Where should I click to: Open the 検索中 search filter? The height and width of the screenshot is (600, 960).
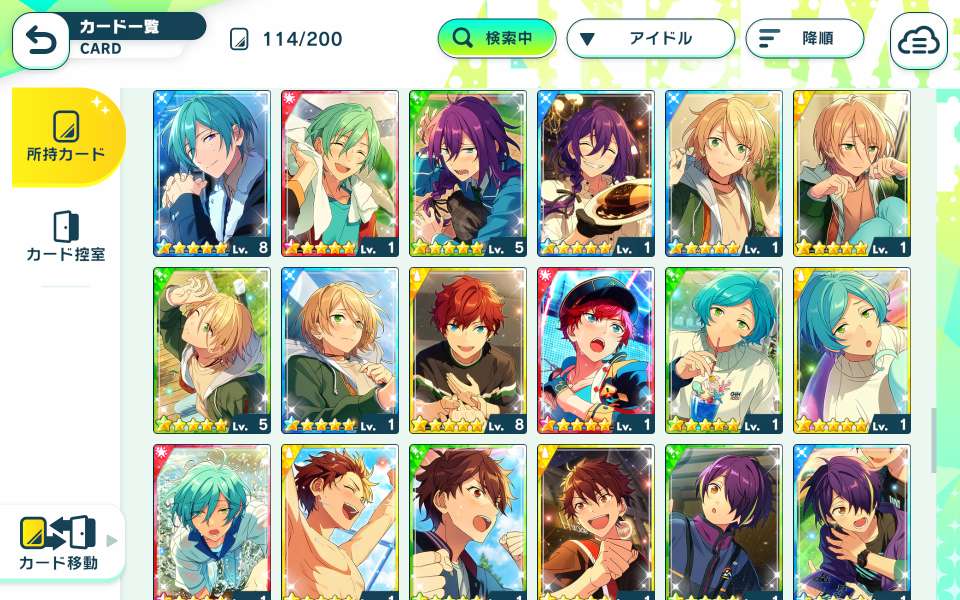[x=496, y=39]
